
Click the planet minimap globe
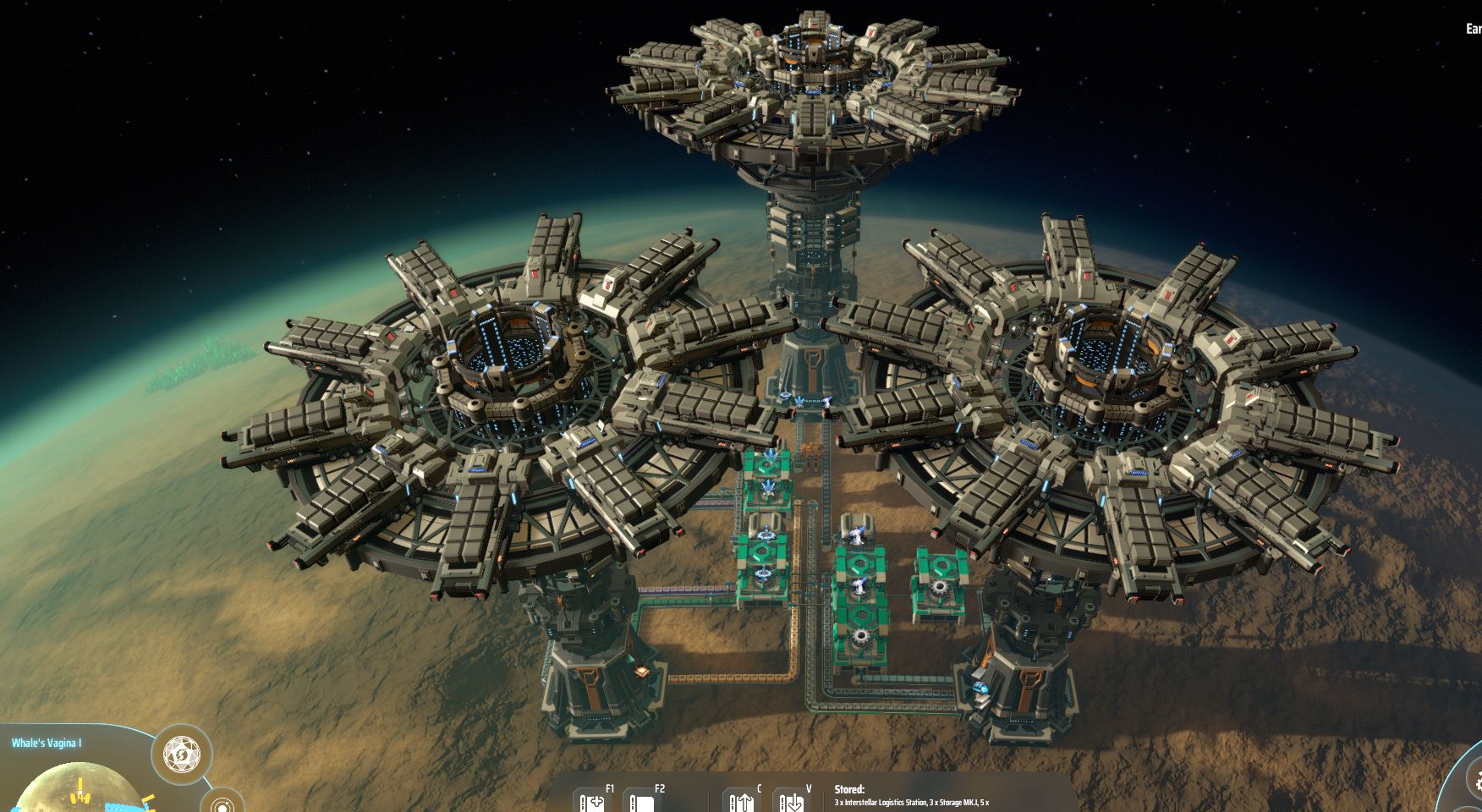[76, 791]
